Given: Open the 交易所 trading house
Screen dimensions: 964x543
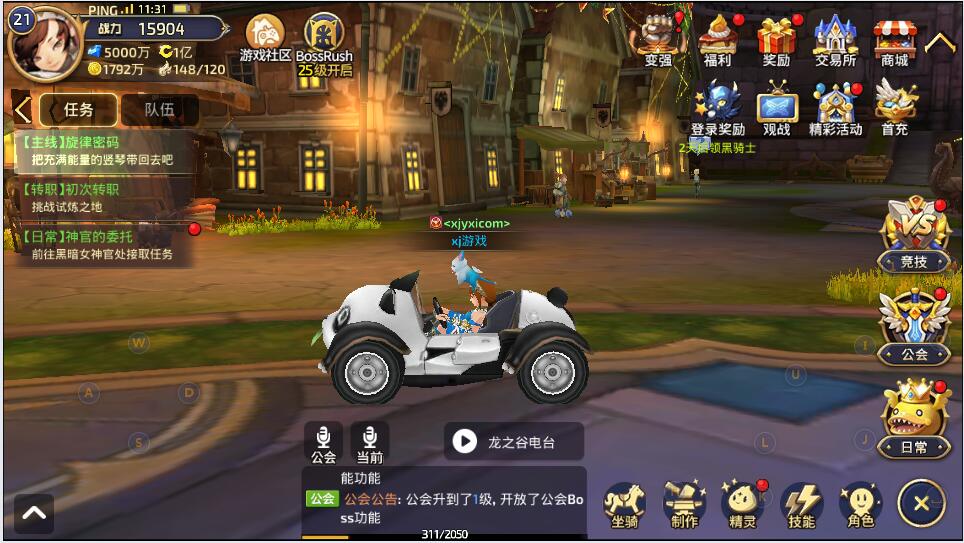Looking at the screenshot, I should [x=835, y=40].
